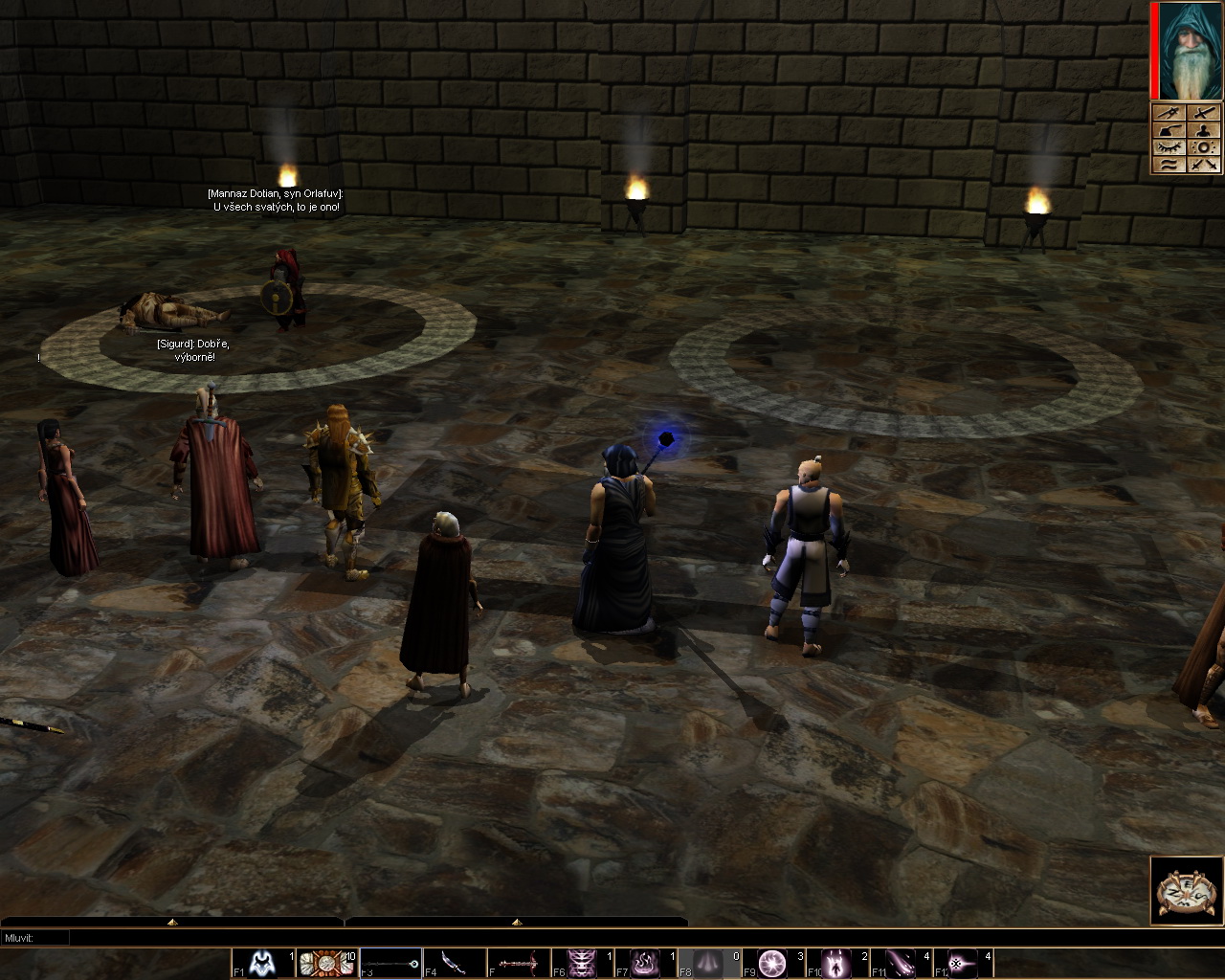1225x980 pixels.
Task: Cast the glowing figure spell in F10
Action: [x=837, y=963]
